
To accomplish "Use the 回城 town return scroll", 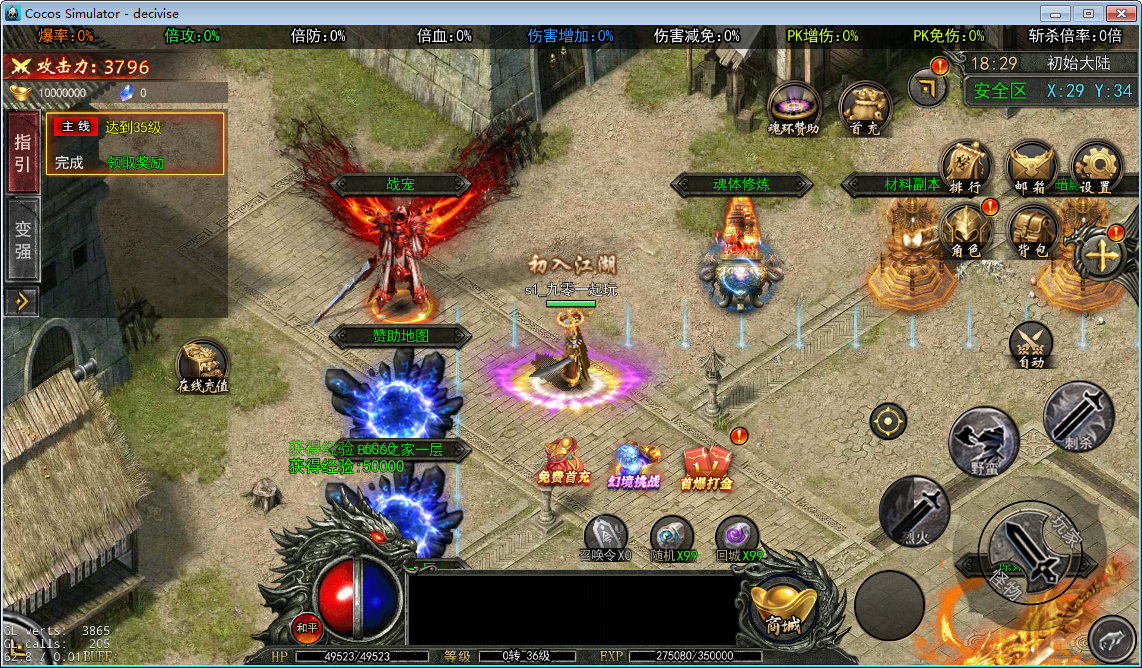I will [x=739, y=537].
